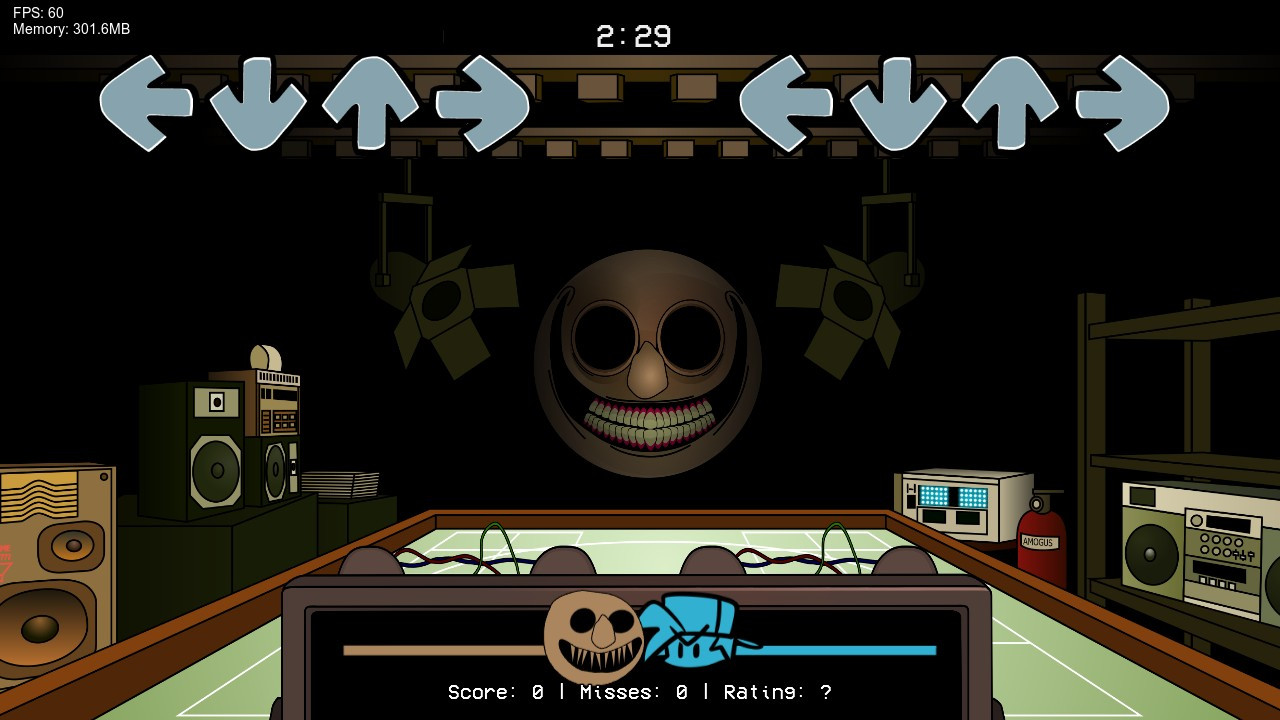This screenshot has height=720, width=1280.
Task: Select the down arrow note receptor on opponent side
Action: pos(255,100)
